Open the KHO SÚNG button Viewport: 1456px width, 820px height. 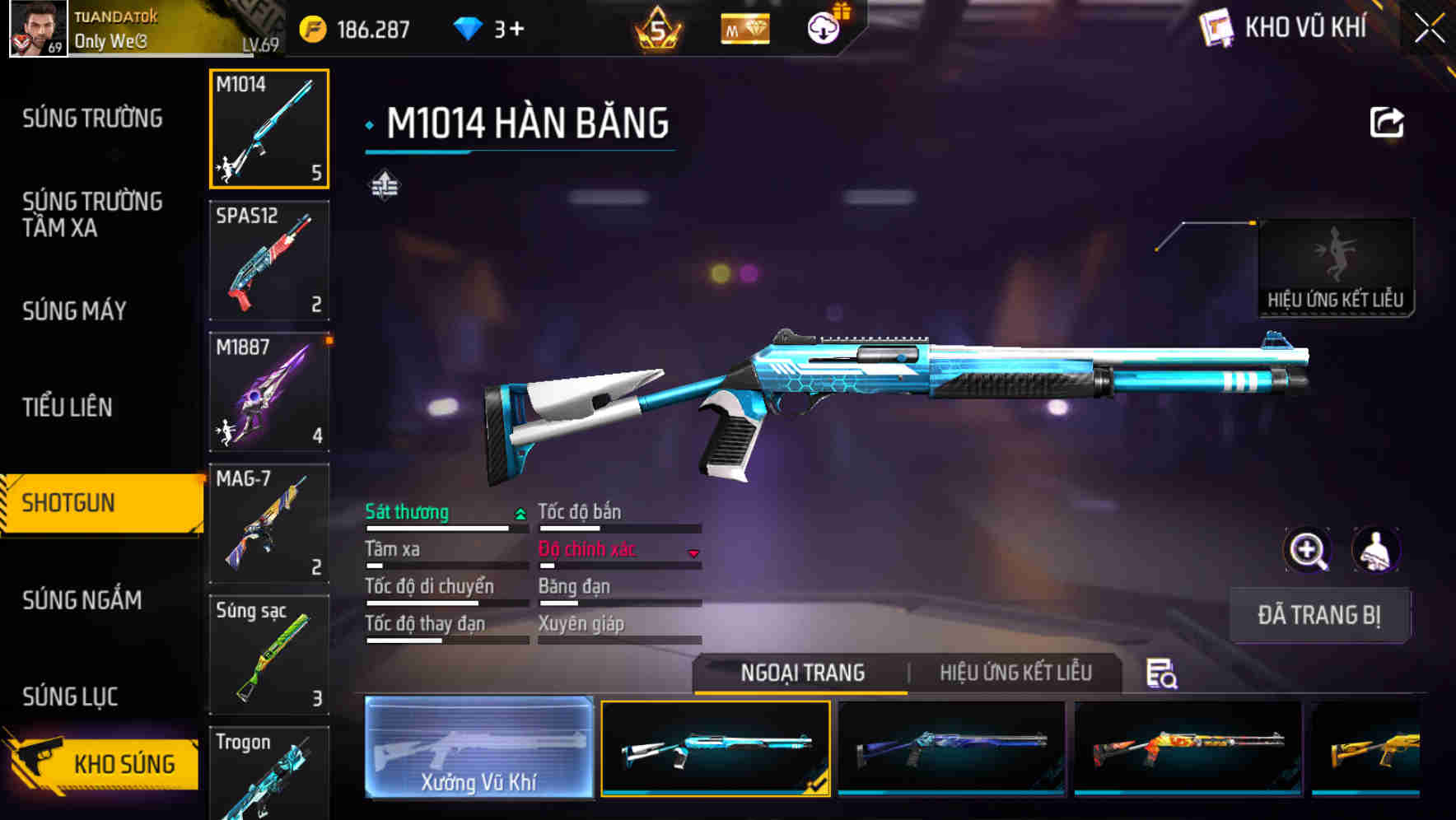click(x=103, y=762)
